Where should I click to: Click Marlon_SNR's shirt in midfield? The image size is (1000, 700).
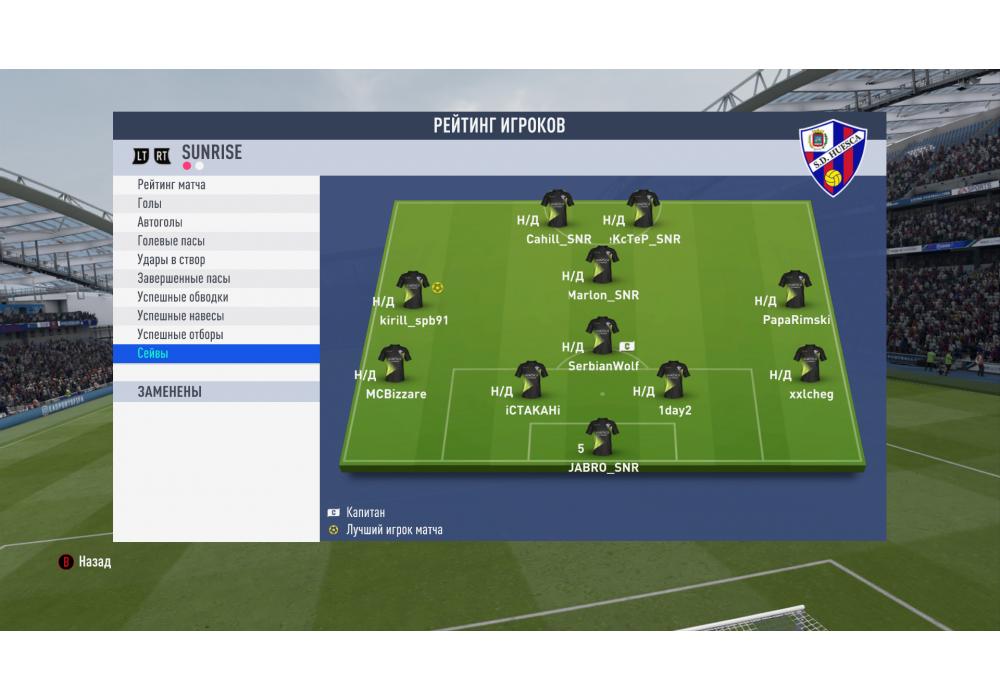pyautogui.click(x=602, y=264)
